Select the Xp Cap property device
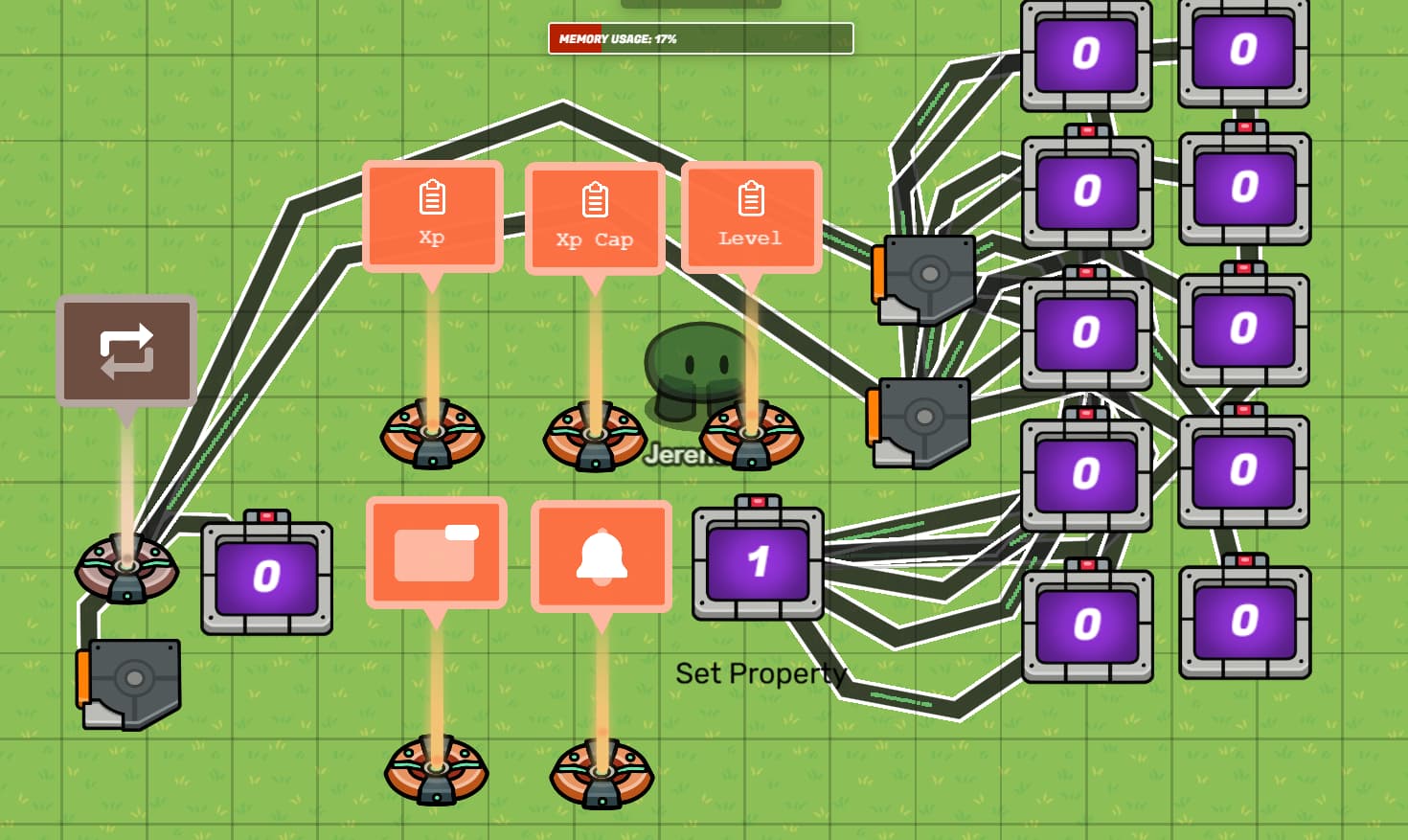1408x840 pixels. [595, 218]
